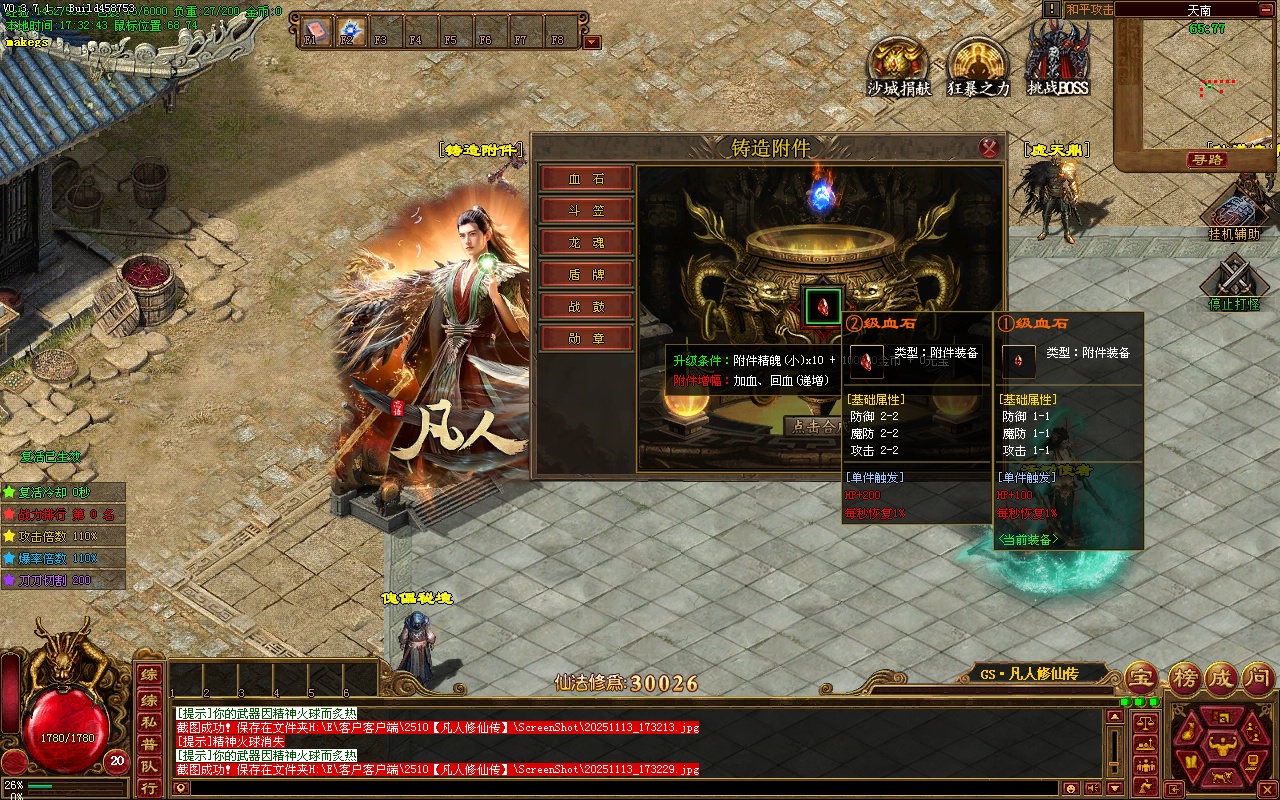
Task: Switch to the 斗笠 category
Action: (587, 211)
